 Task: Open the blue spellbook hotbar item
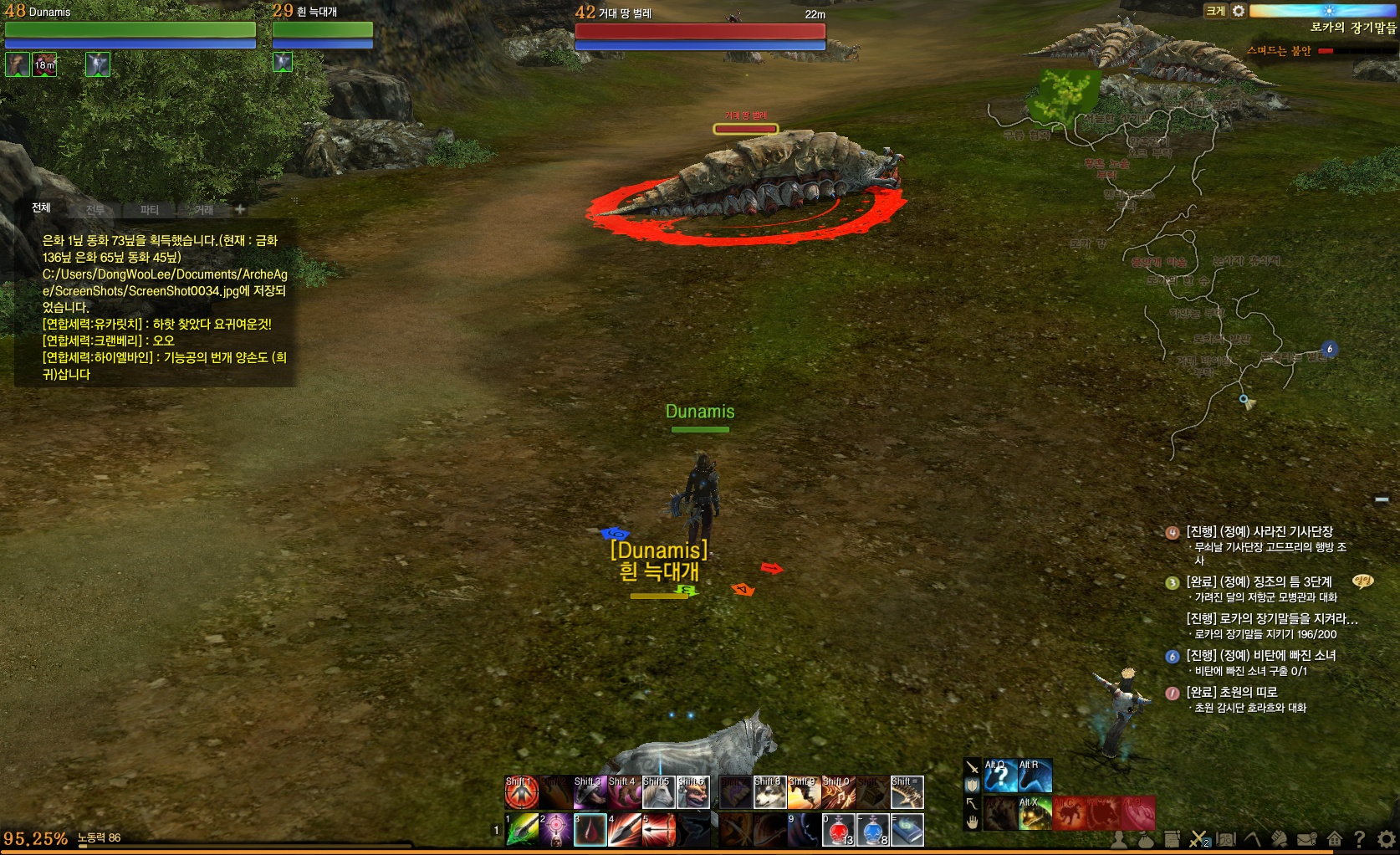point(907,830)
